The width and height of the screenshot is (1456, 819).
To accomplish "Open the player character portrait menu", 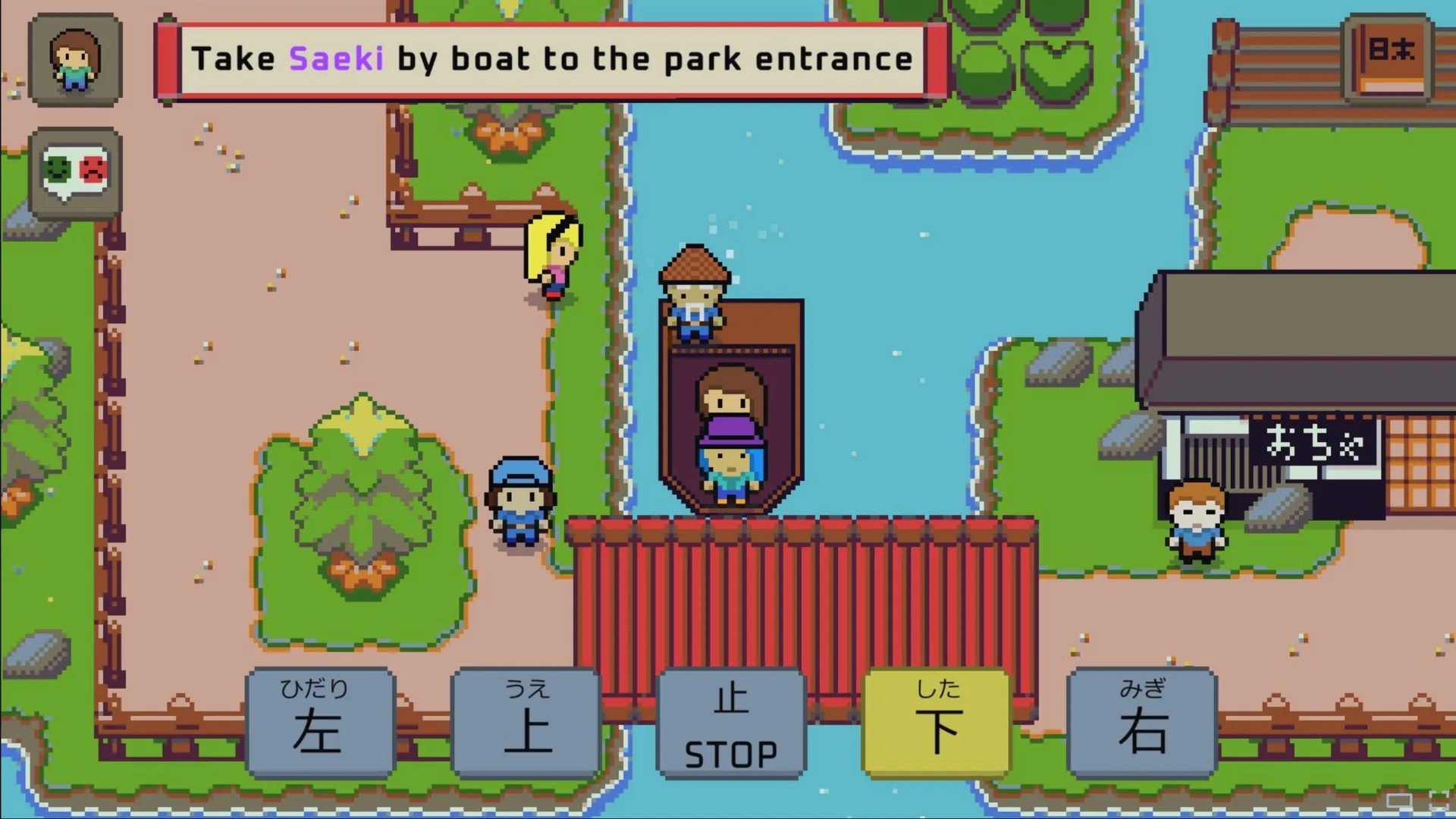I will coord(74,60).
